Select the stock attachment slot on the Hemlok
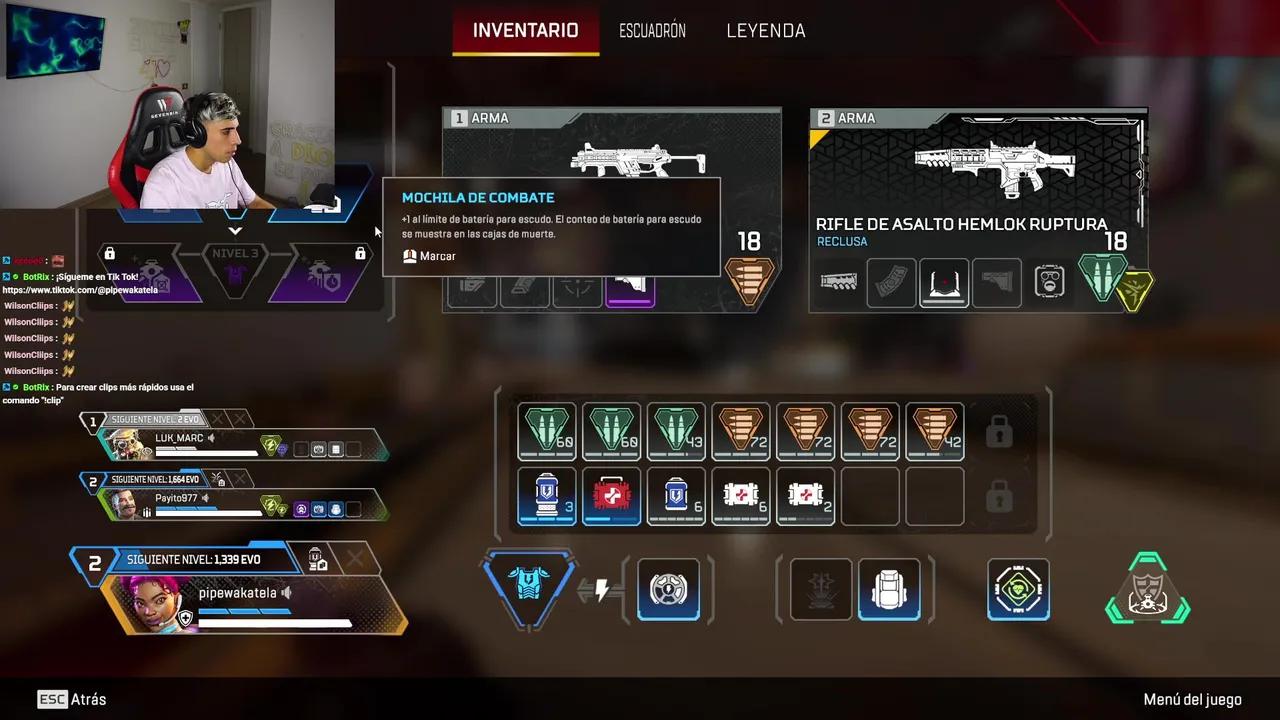 997,283
